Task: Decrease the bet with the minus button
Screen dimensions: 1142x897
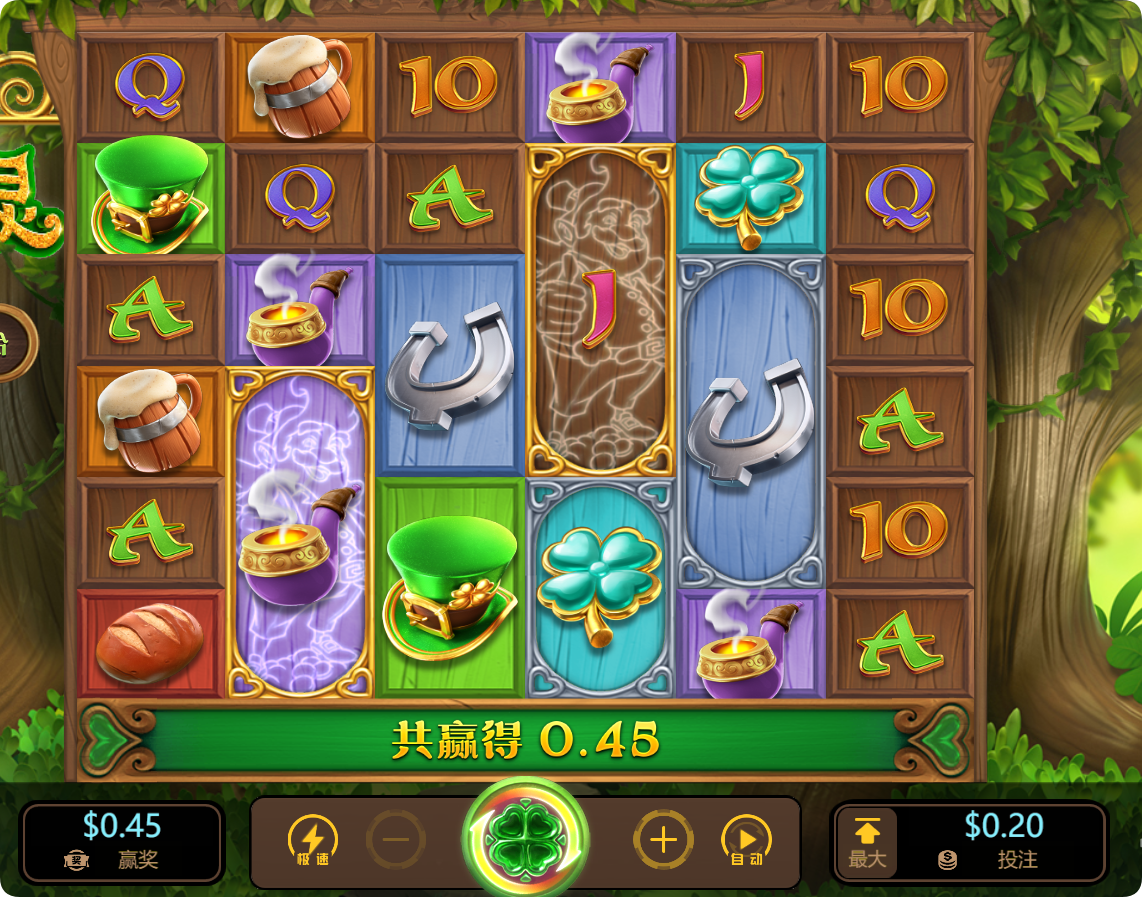Action: tap(396, 840)
